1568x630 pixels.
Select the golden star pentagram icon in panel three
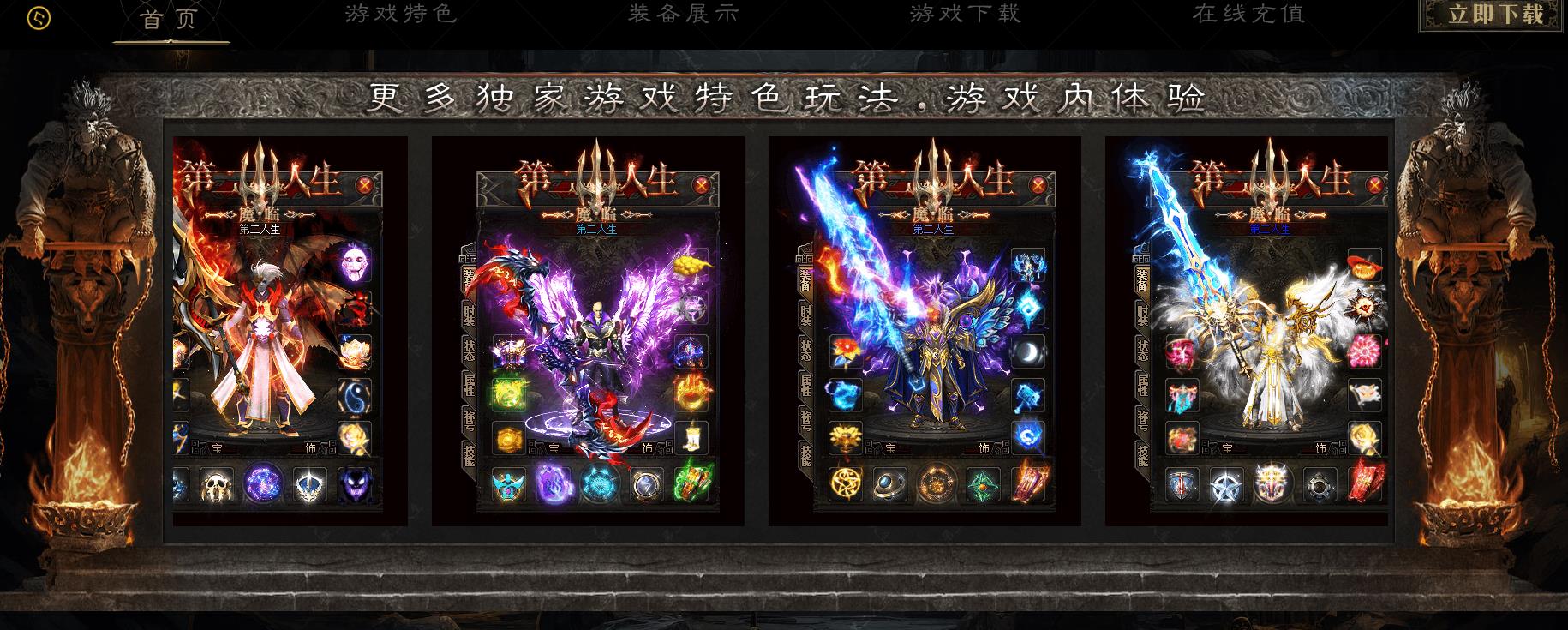[x=846, y=484]
